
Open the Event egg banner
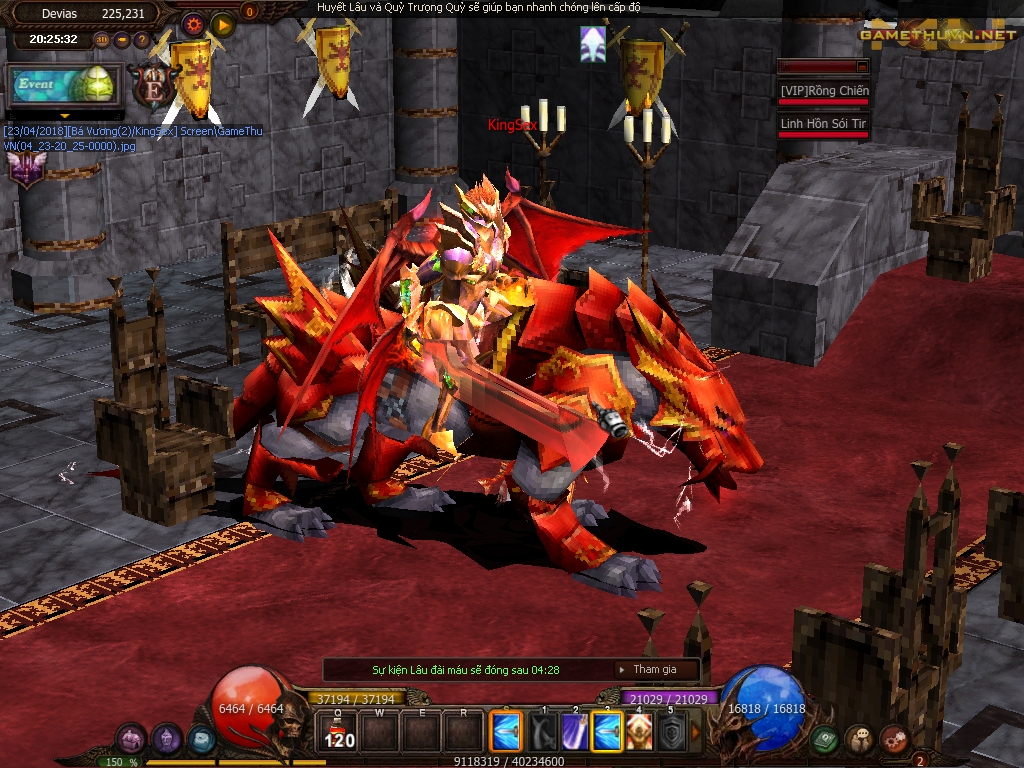[x=64, y=86]
